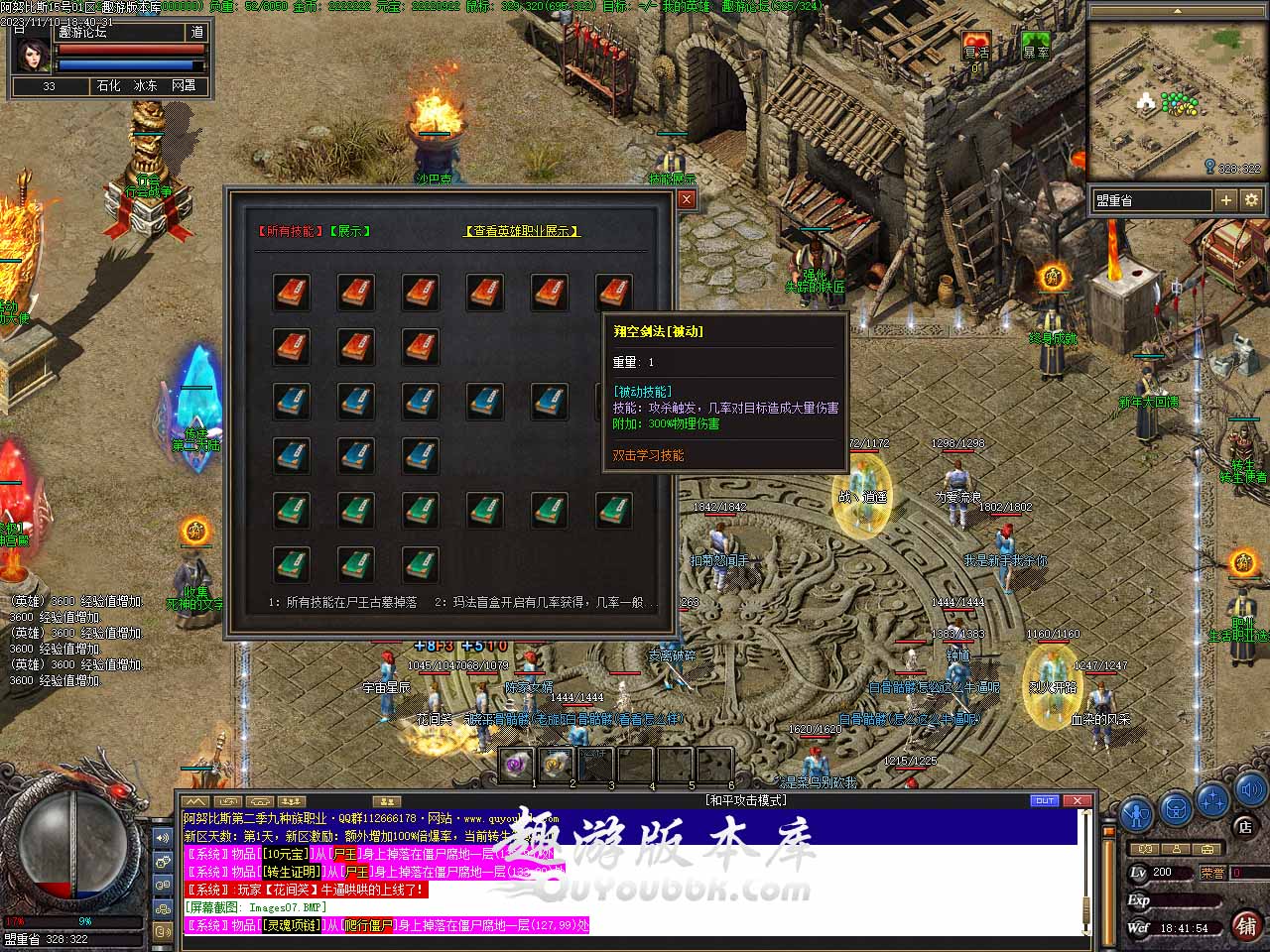The height and width of the screenshot is (952, 1270).
Task: Close the skill showcase window
Action: (x=686, y=199)
